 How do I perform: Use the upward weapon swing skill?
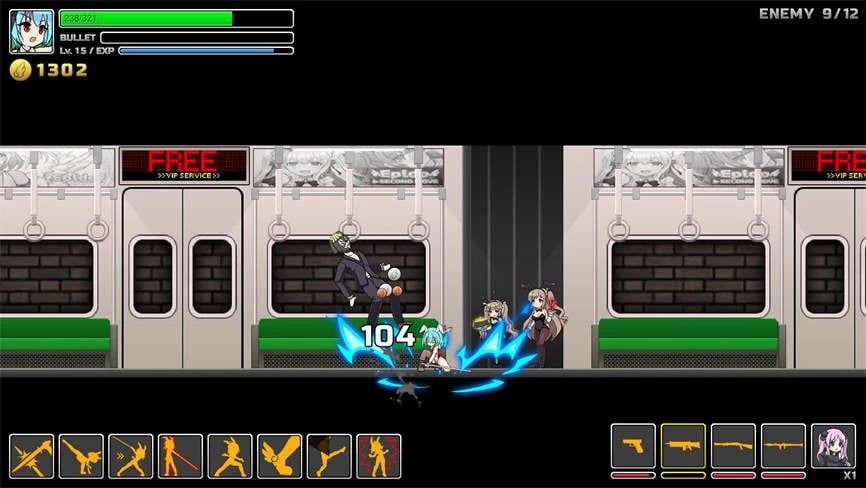[81, 456]
